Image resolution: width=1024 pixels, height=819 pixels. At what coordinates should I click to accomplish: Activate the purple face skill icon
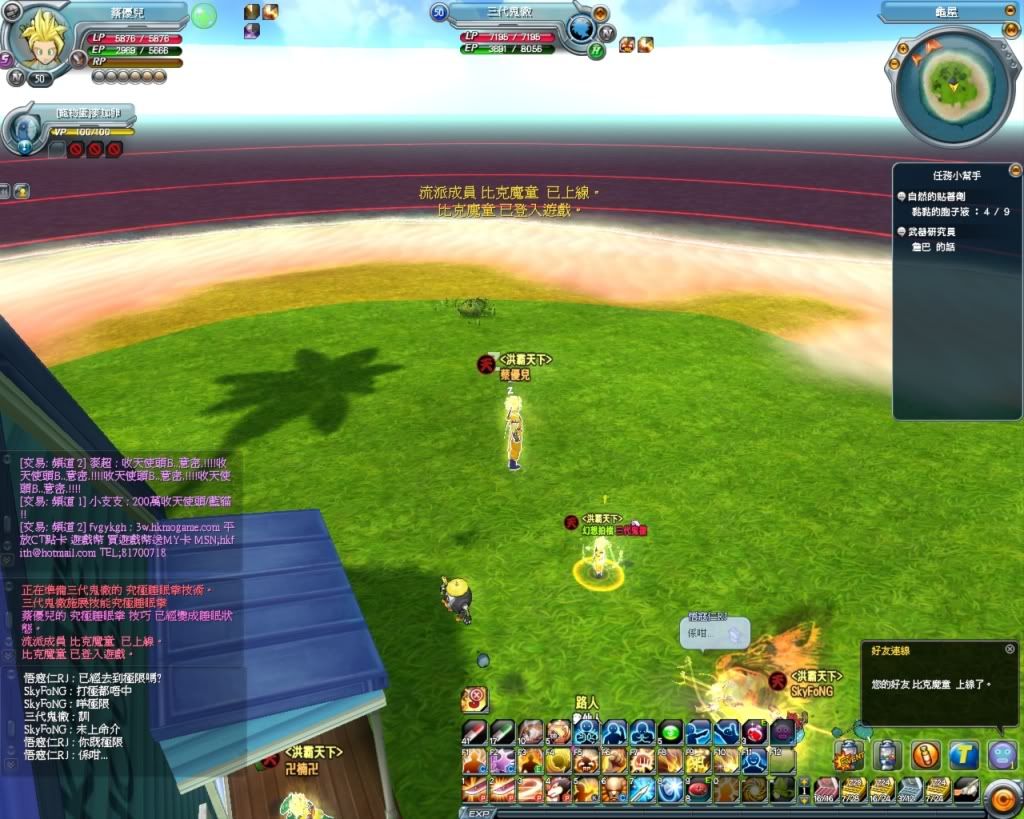pyautogui.click(x=782, y=731)
